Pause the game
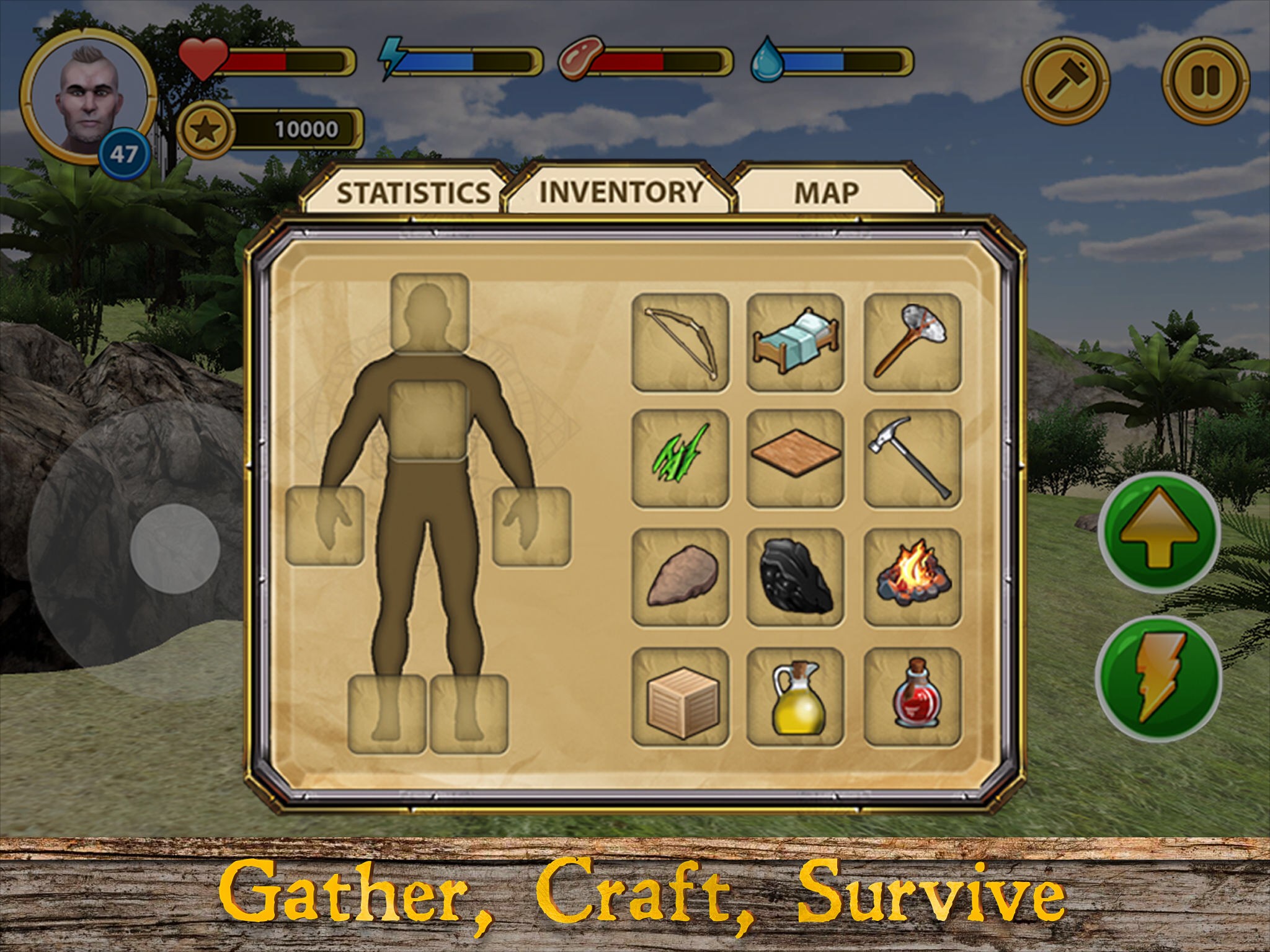The width and height of the screenshot is (1270, 952). 1205,81
